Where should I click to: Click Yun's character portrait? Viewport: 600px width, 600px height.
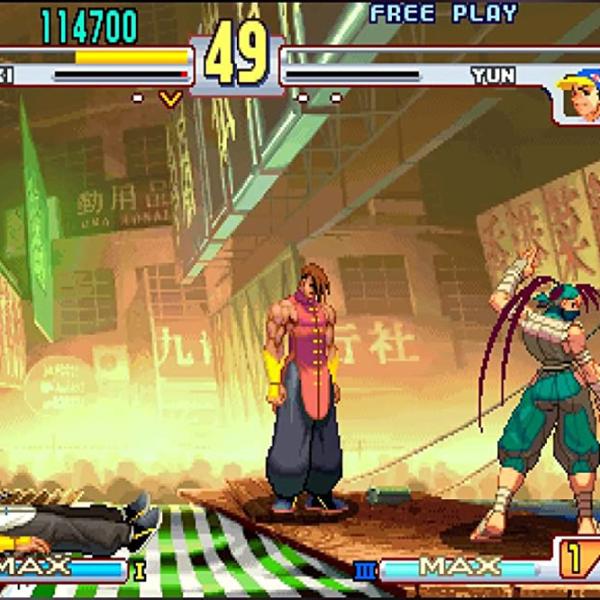pos(577,96)
